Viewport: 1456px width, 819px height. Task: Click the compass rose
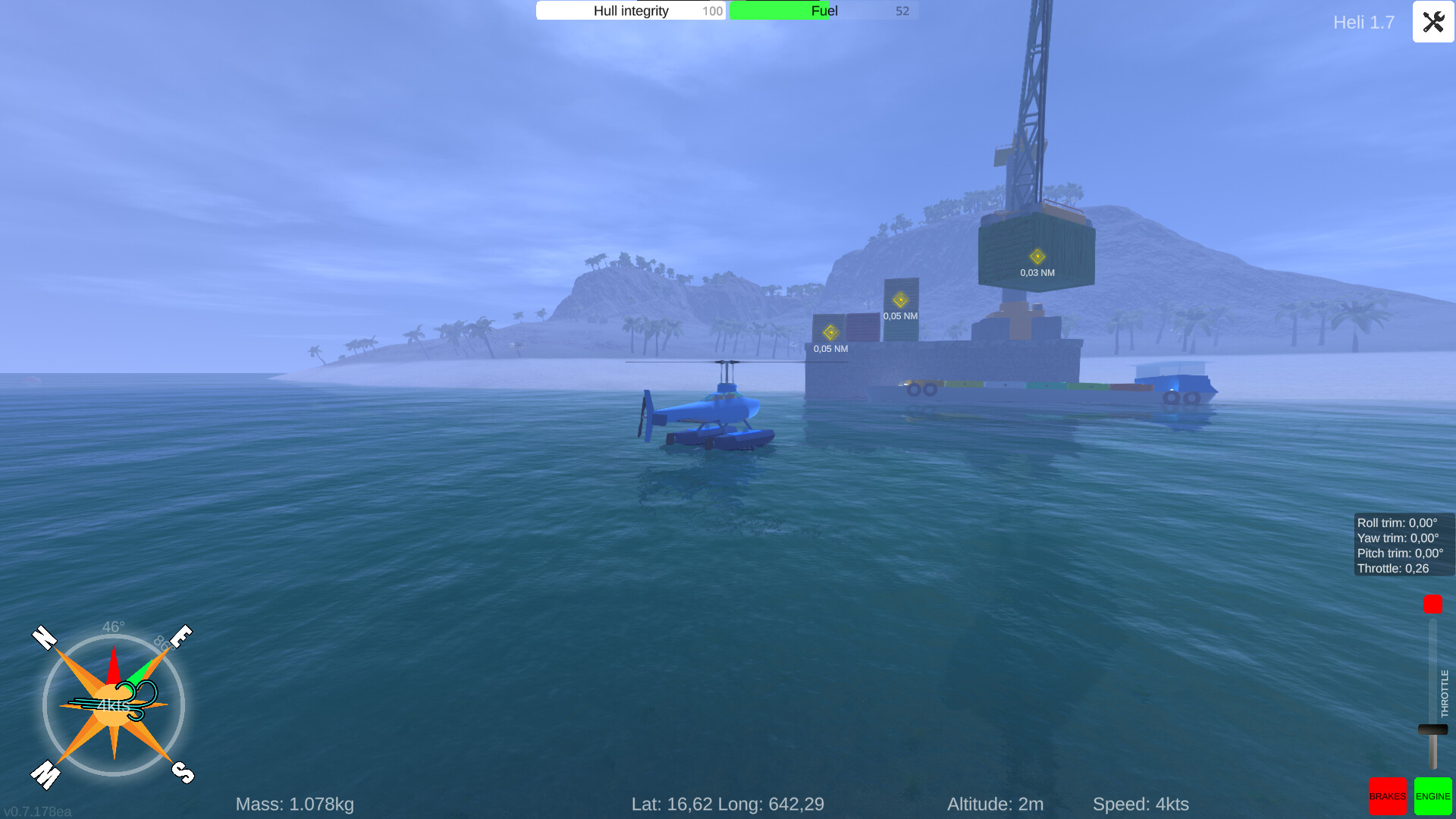click(114, 704)
